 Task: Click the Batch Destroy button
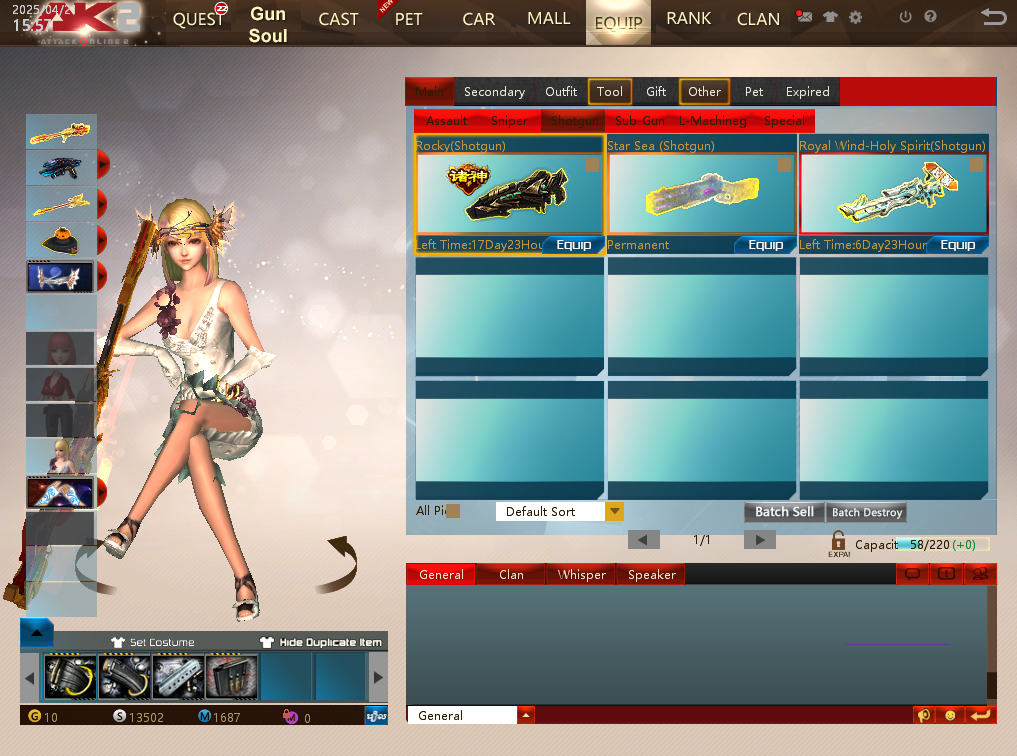coord(867,512)
